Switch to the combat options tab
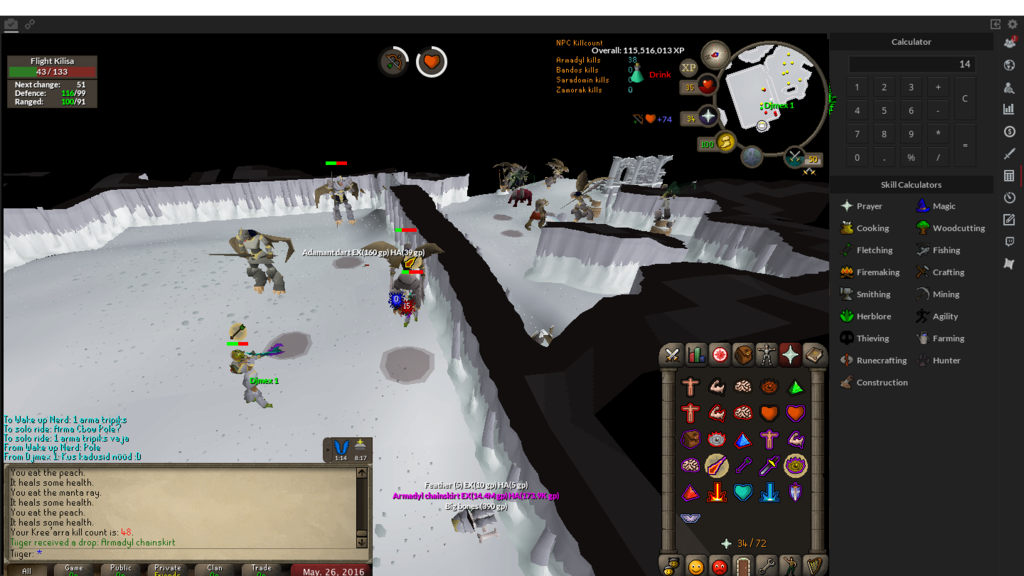The image size is (1024, 576). (x=672, y=355)
